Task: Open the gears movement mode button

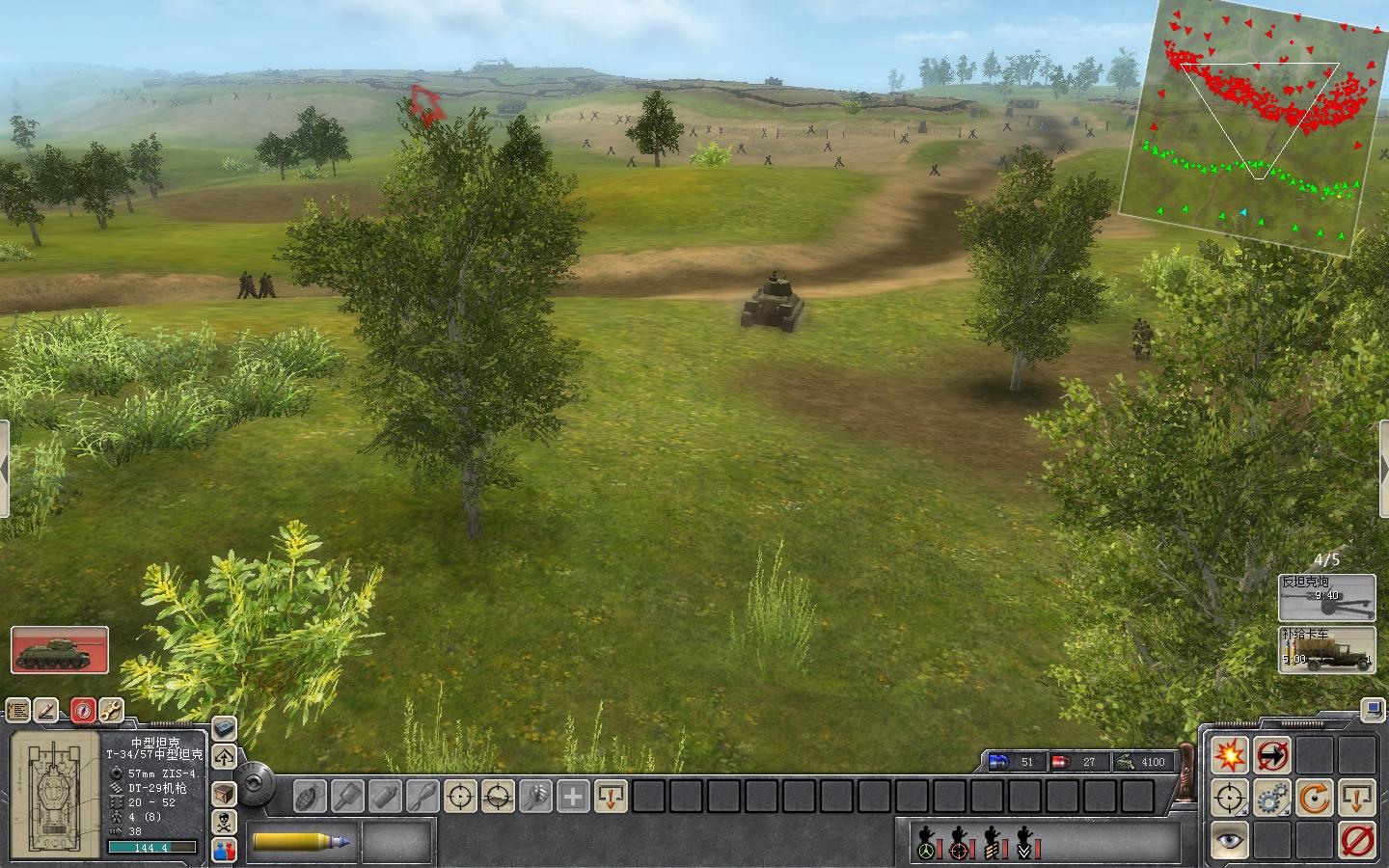Action: coord(1272,799)
